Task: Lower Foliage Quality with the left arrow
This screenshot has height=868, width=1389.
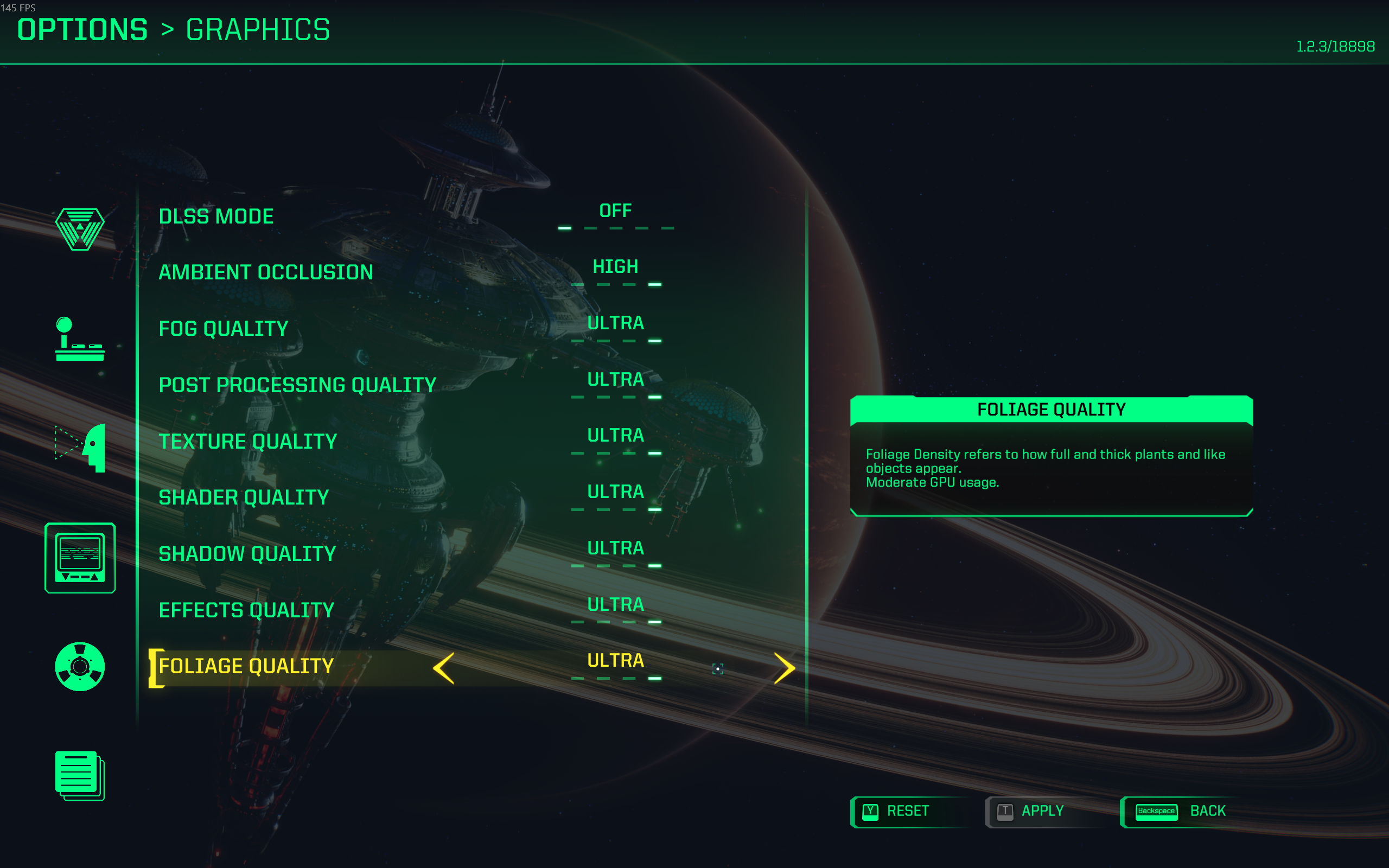Action: tap(444, 668)
